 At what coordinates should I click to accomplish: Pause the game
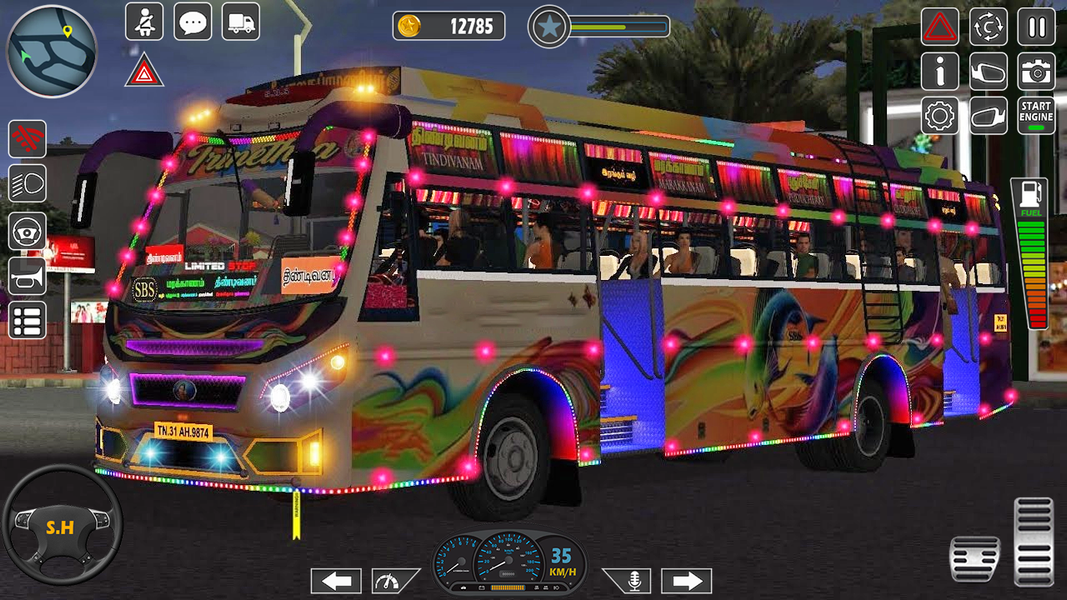1036,26
